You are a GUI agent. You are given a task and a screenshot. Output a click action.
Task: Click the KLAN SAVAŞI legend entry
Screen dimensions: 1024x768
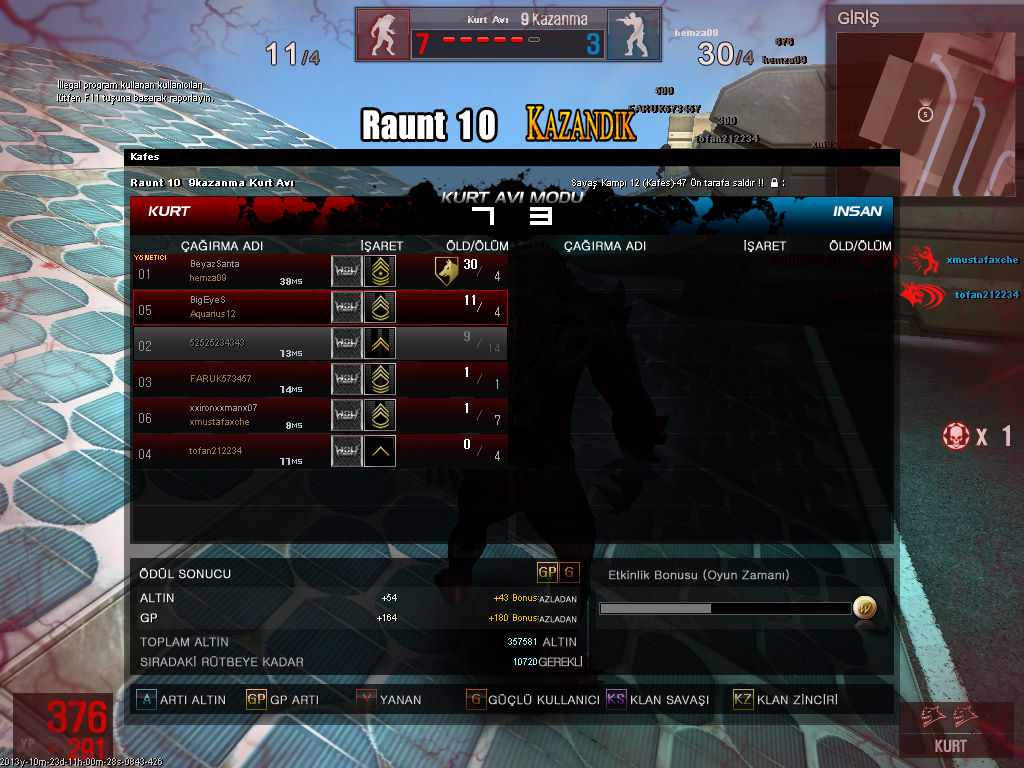(616, 700)
